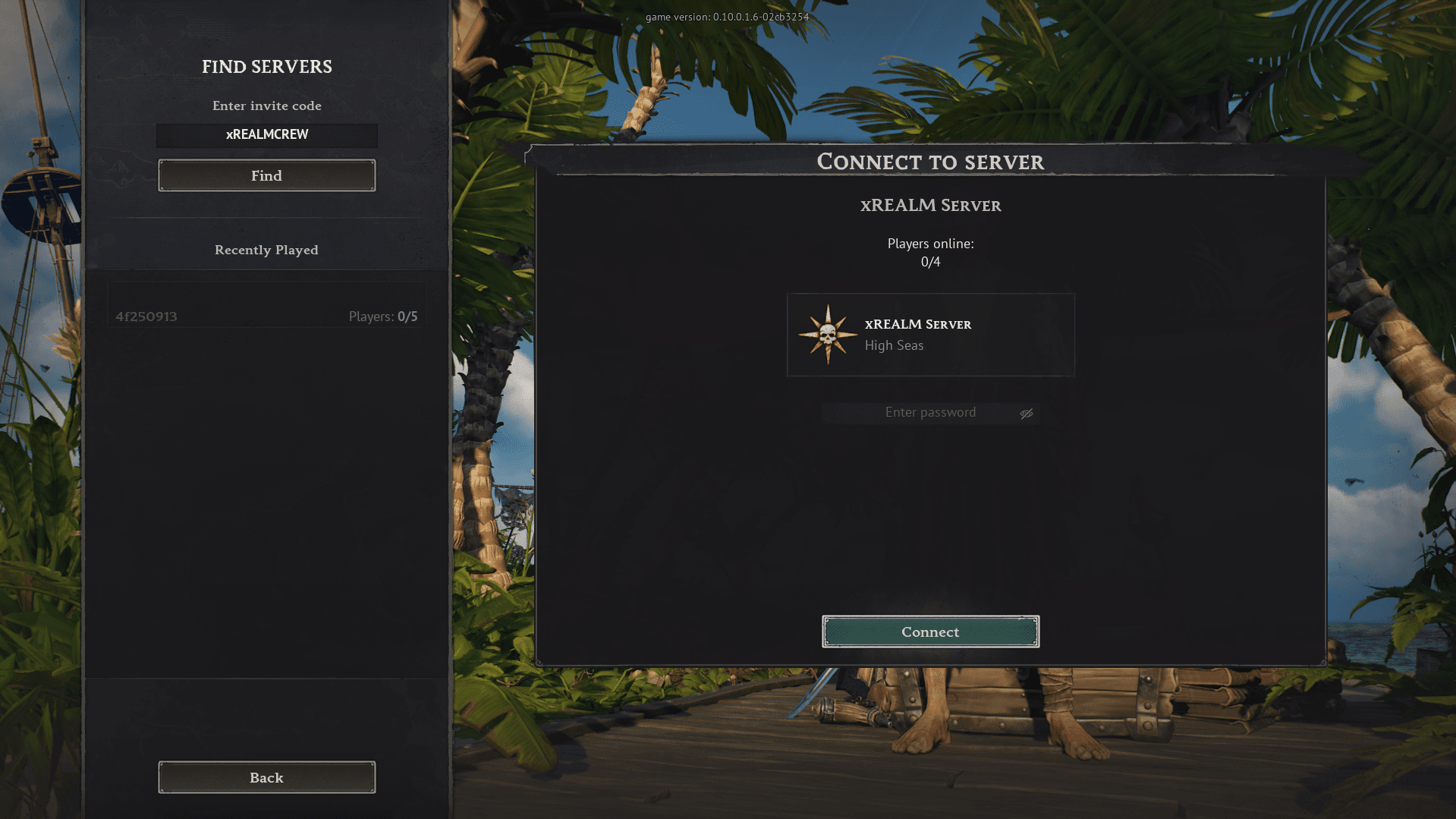This screenshot has height=819, width=1456.
Task: Select the xREALM Server High Seas card
Action: click(x=931, y=335)
